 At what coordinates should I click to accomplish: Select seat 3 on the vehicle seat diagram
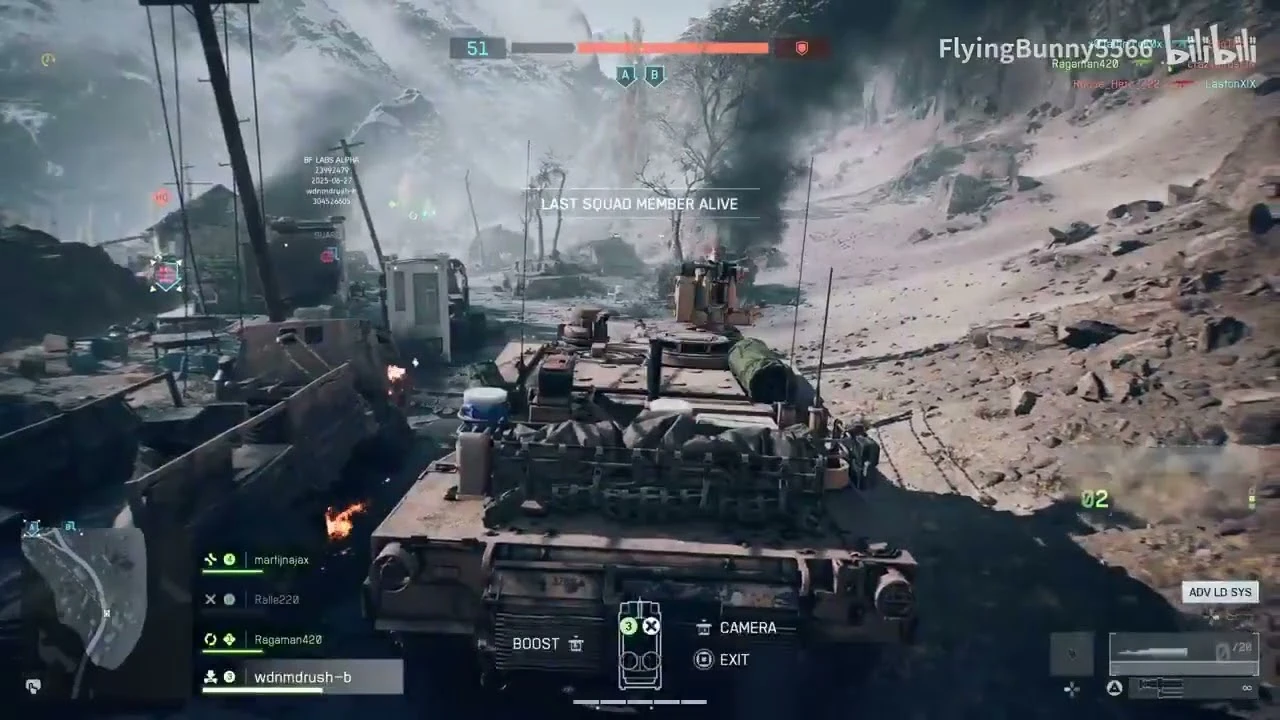(628, 626)
